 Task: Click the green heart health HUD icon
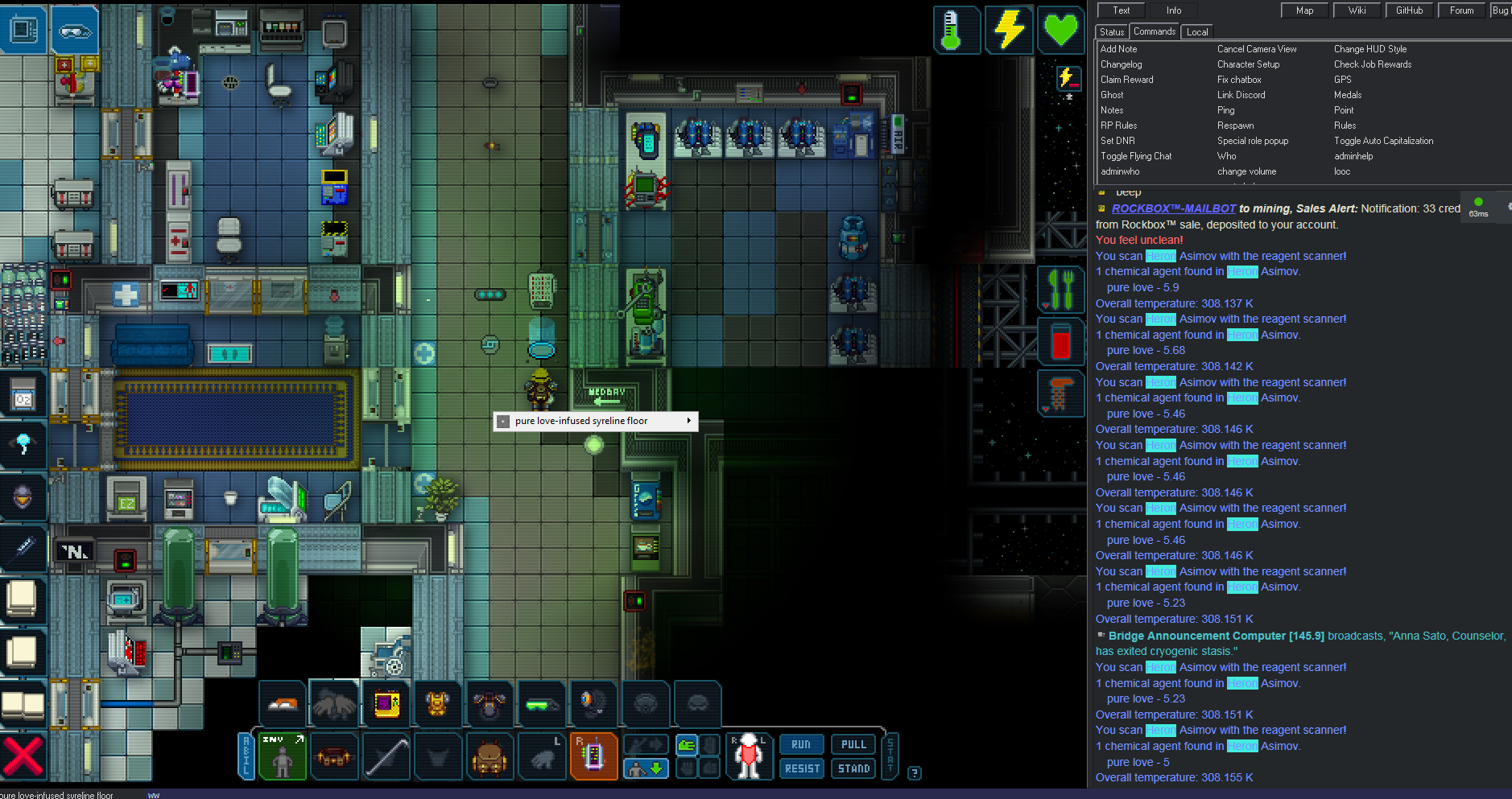point(1061,30)
